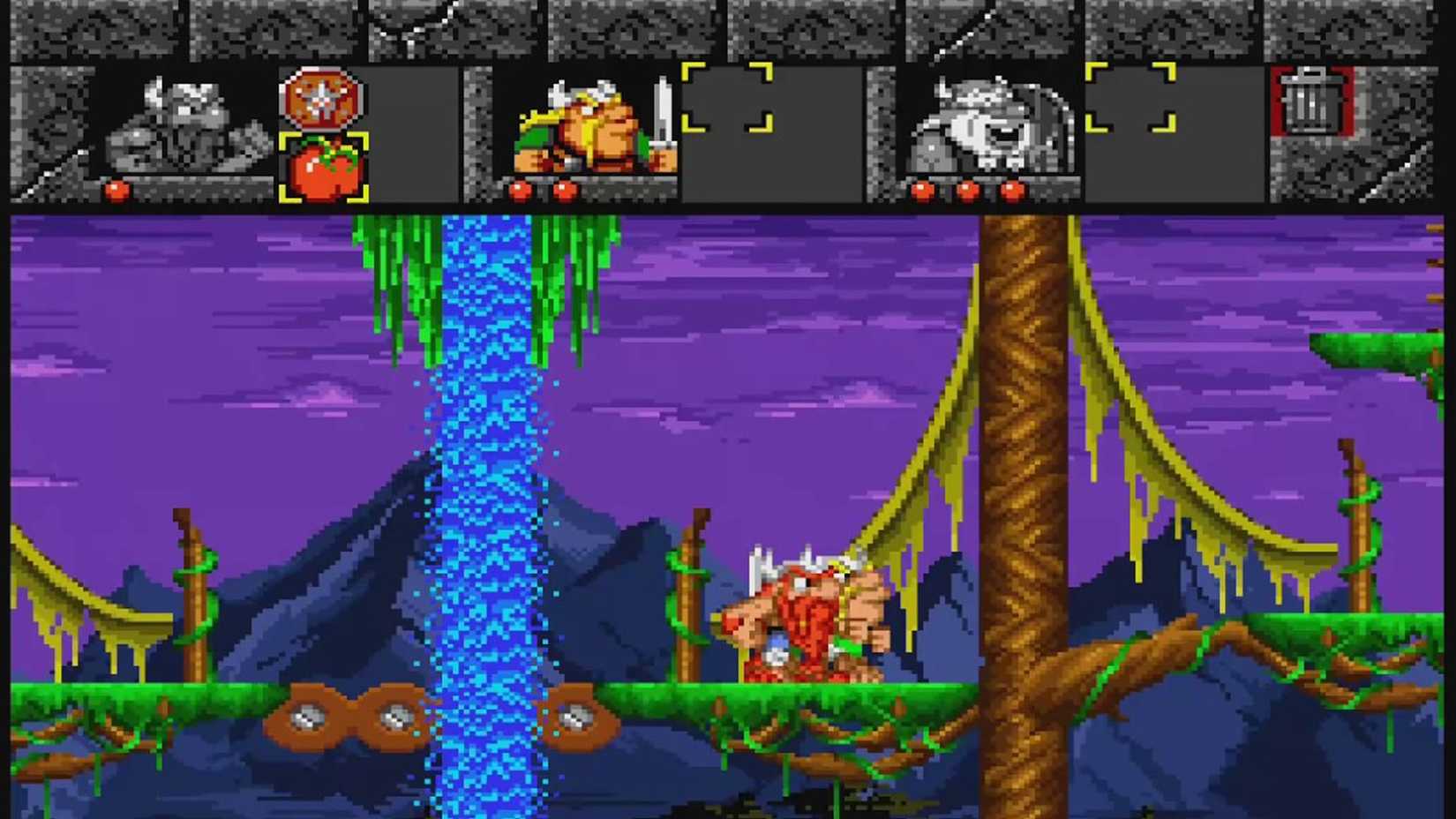The width and height of the screenshot is (1456, 819).
Task: Click Erik's leftmost health dot
Action: tap(519, 189)
